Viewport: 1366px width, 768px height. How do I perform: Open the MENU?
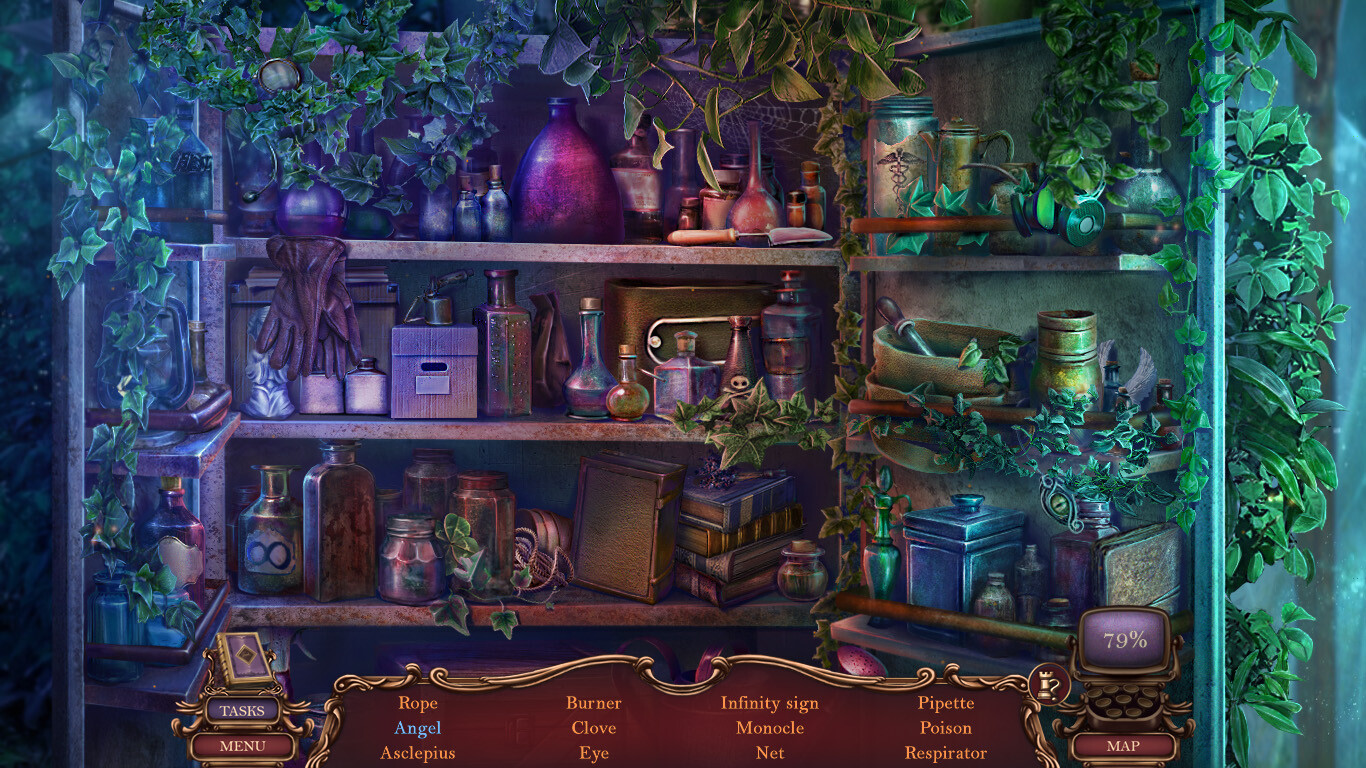pyautogui.click(x=240, y=745)
